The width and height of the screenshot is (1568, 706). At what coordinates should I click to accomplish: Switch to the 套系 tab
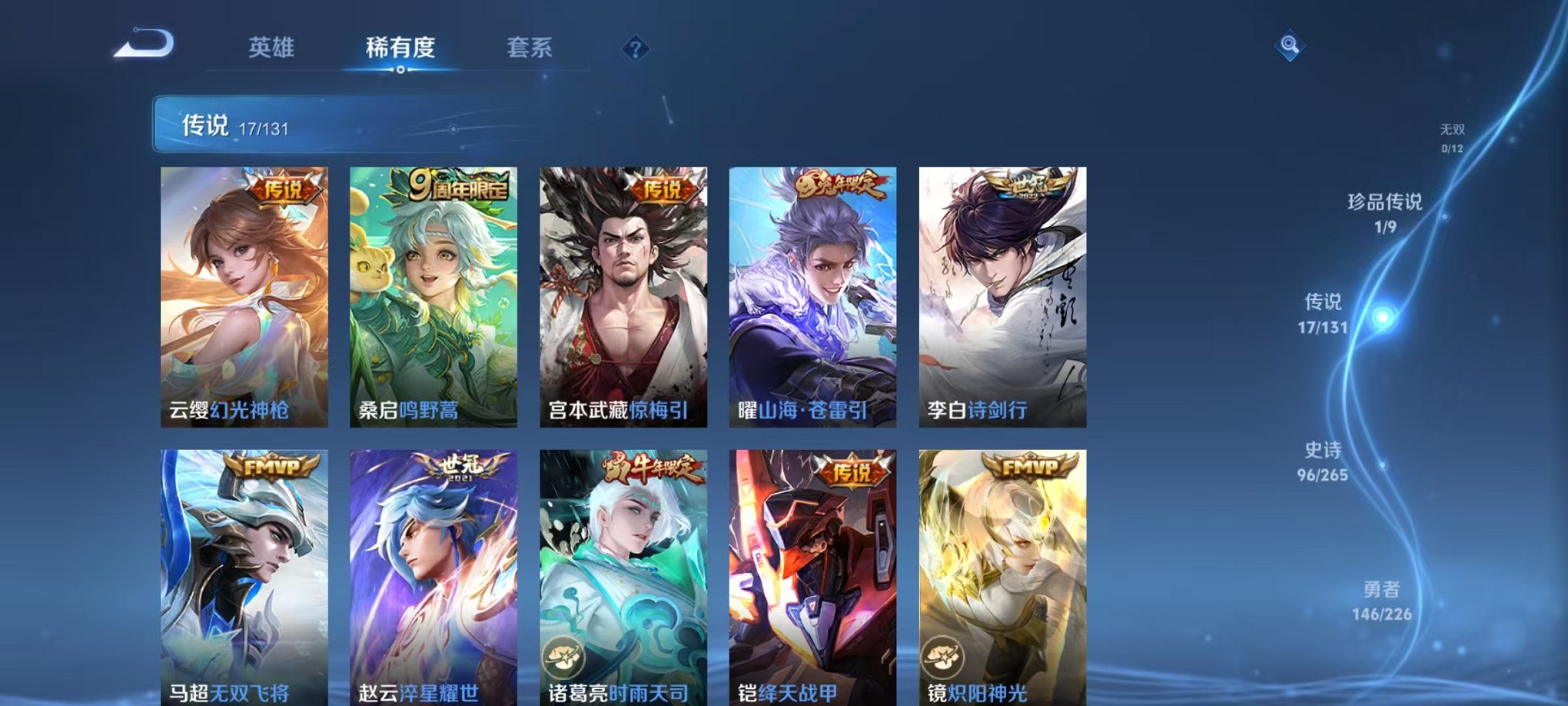[x=530, y=48]
